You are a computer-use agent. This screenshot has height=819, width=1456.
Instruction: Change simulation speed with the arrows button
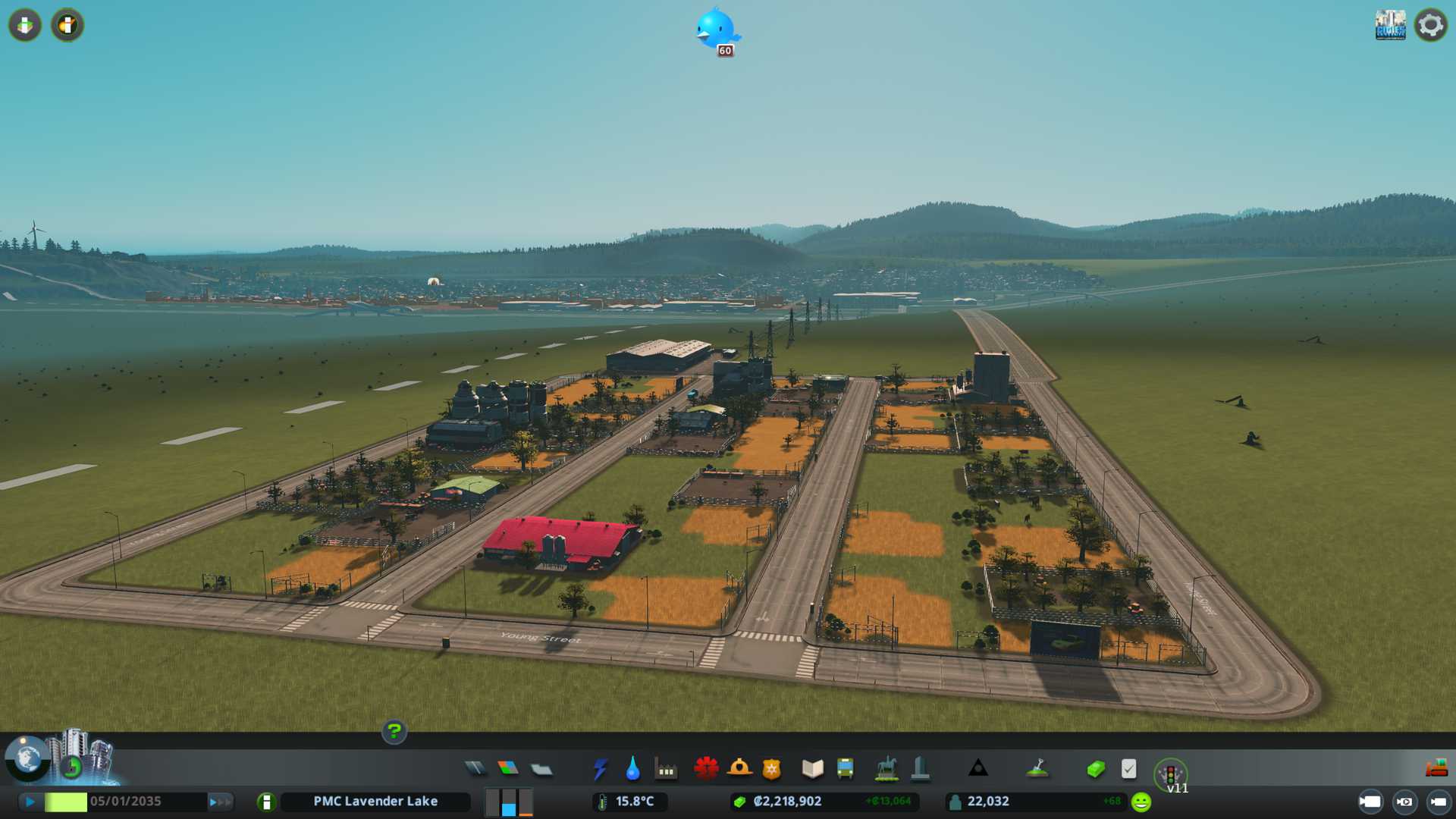click(220, 802)
